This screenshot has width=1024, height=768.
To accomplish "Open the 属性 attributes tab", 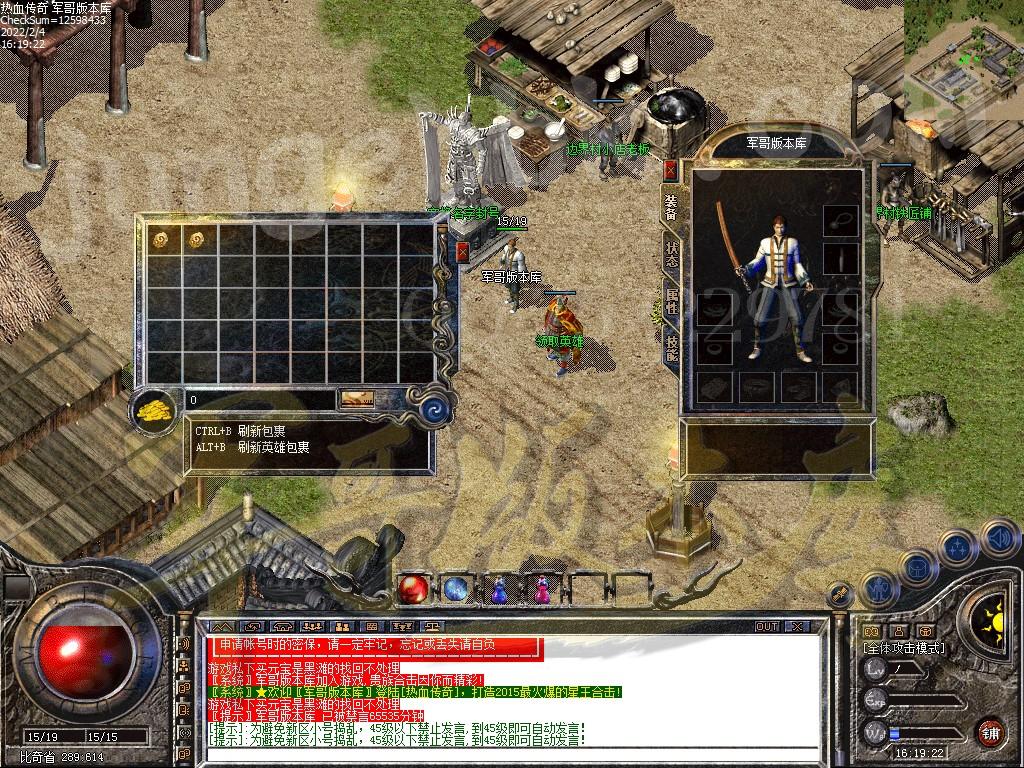I will pyautogui.click(x=671, y=301).
